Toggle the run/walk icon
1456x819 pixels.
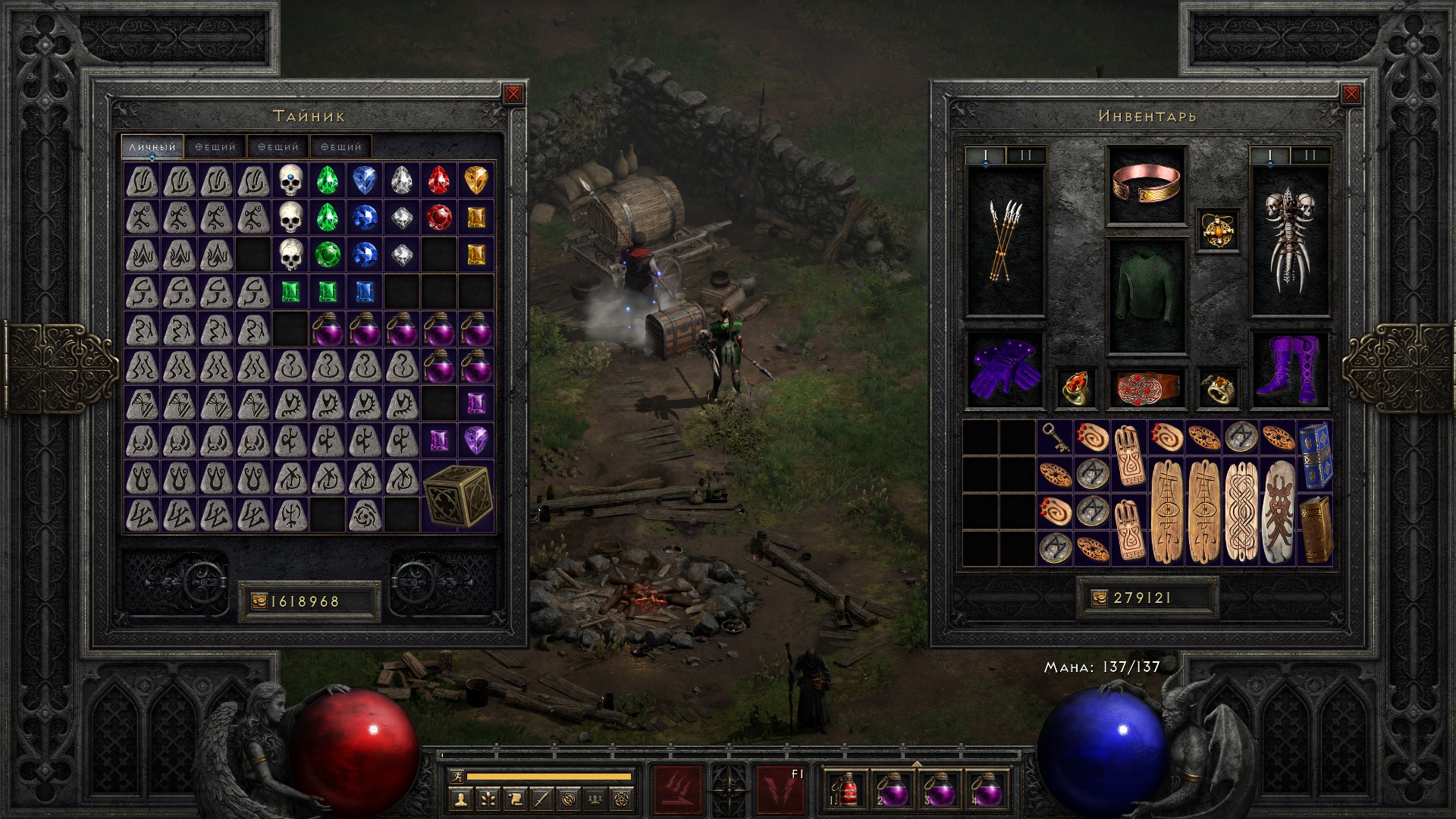[x=456, y=777]
